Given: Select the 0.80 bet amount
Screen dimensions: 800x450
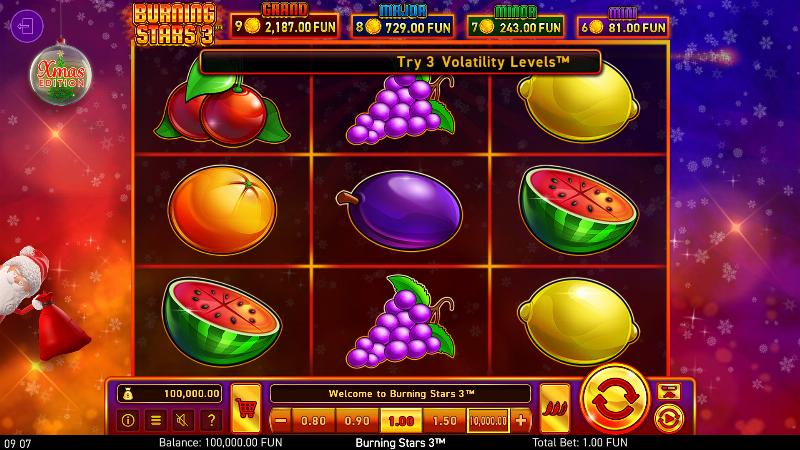Looking at the screenshot, I should (x=313, y=420).
